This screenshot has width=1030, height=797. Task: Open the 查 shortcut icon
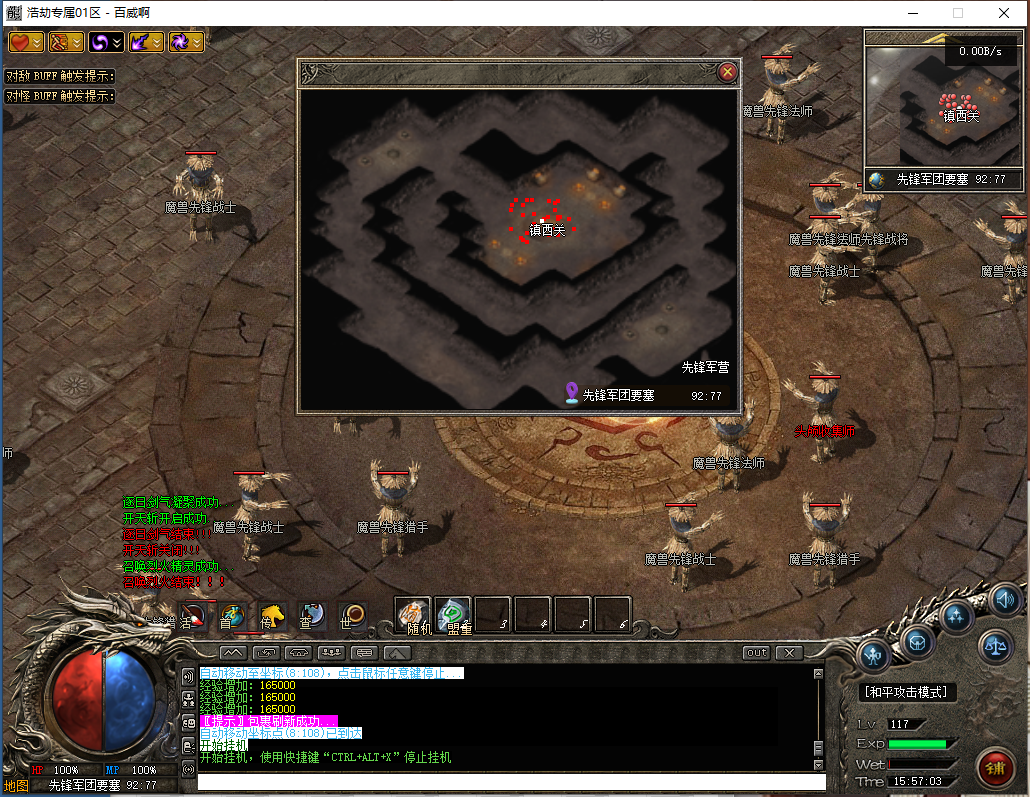coord(311,615)
